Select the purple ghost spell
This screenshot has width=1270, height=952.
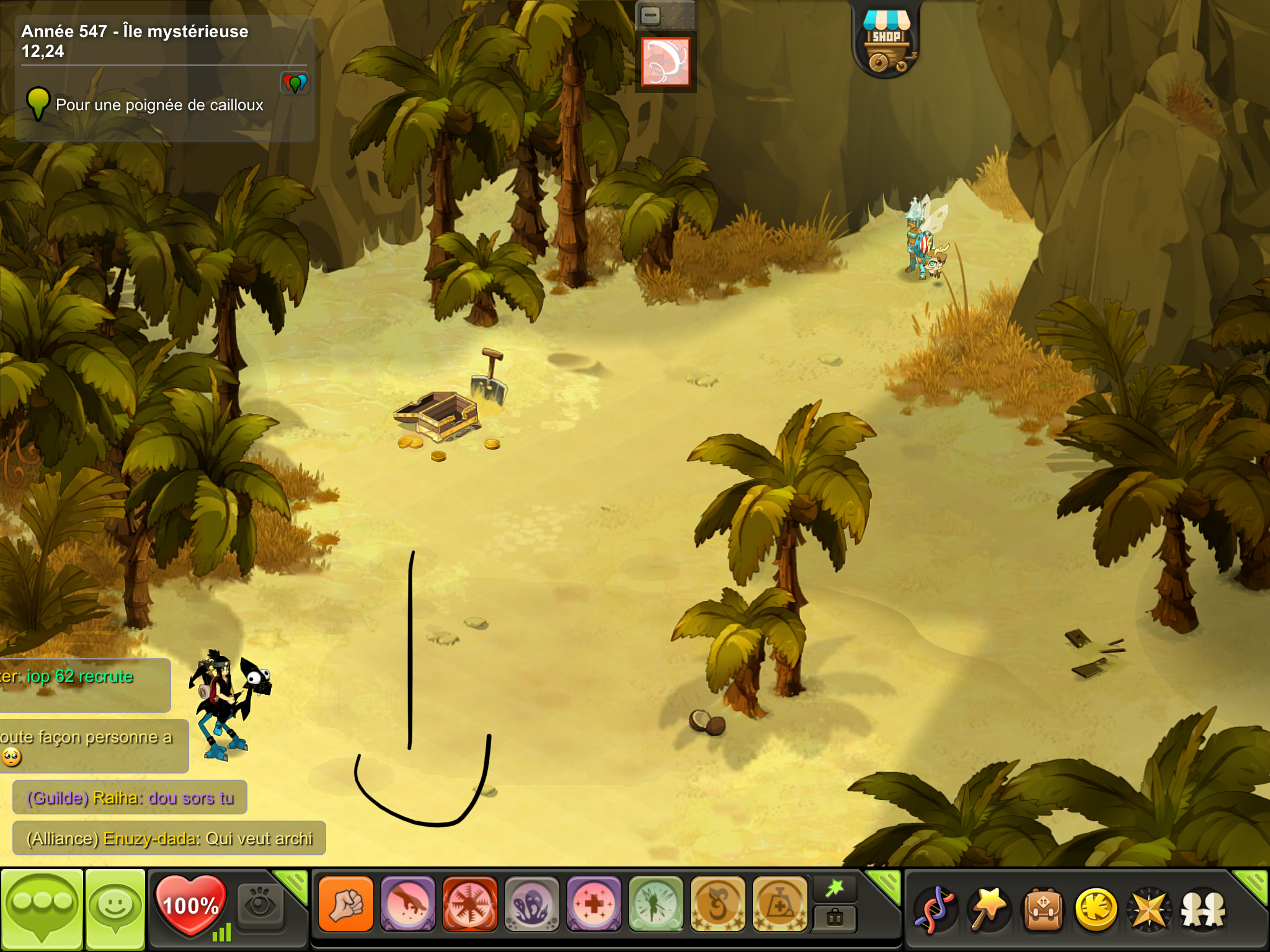tap(531, 904)
